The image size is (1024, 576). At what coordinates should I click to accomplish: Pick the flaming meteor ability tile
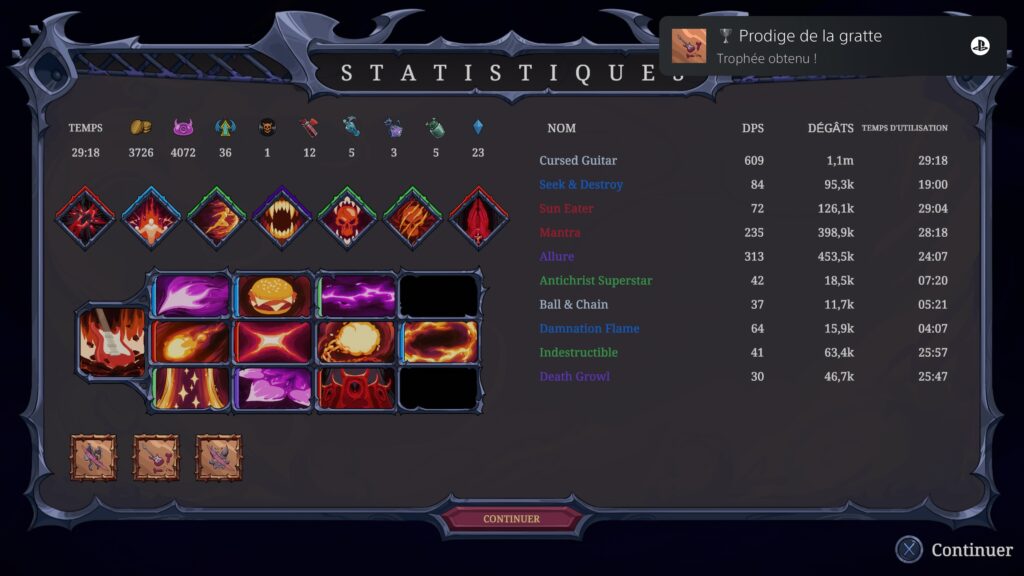click(x=190, y=342)
